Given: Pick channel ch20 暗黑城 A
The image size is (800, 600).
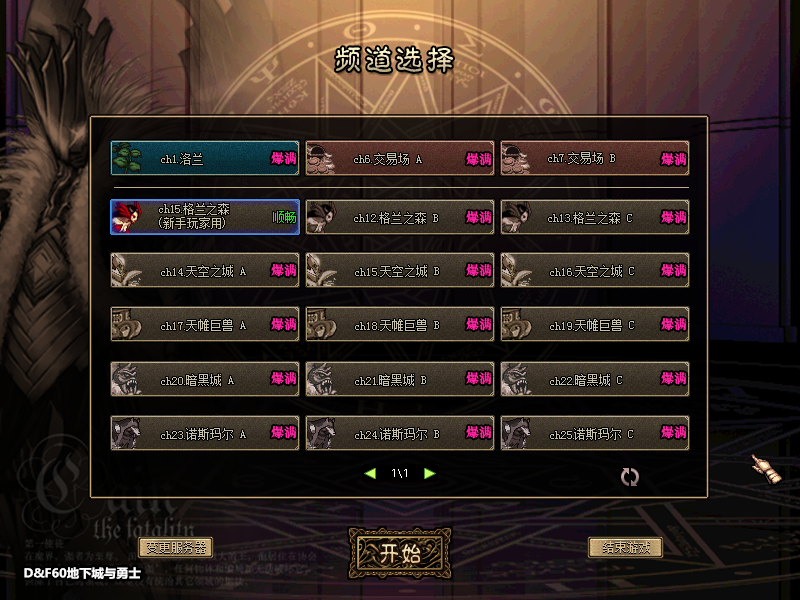Looking at the screenshot, I should coord(204,380).
